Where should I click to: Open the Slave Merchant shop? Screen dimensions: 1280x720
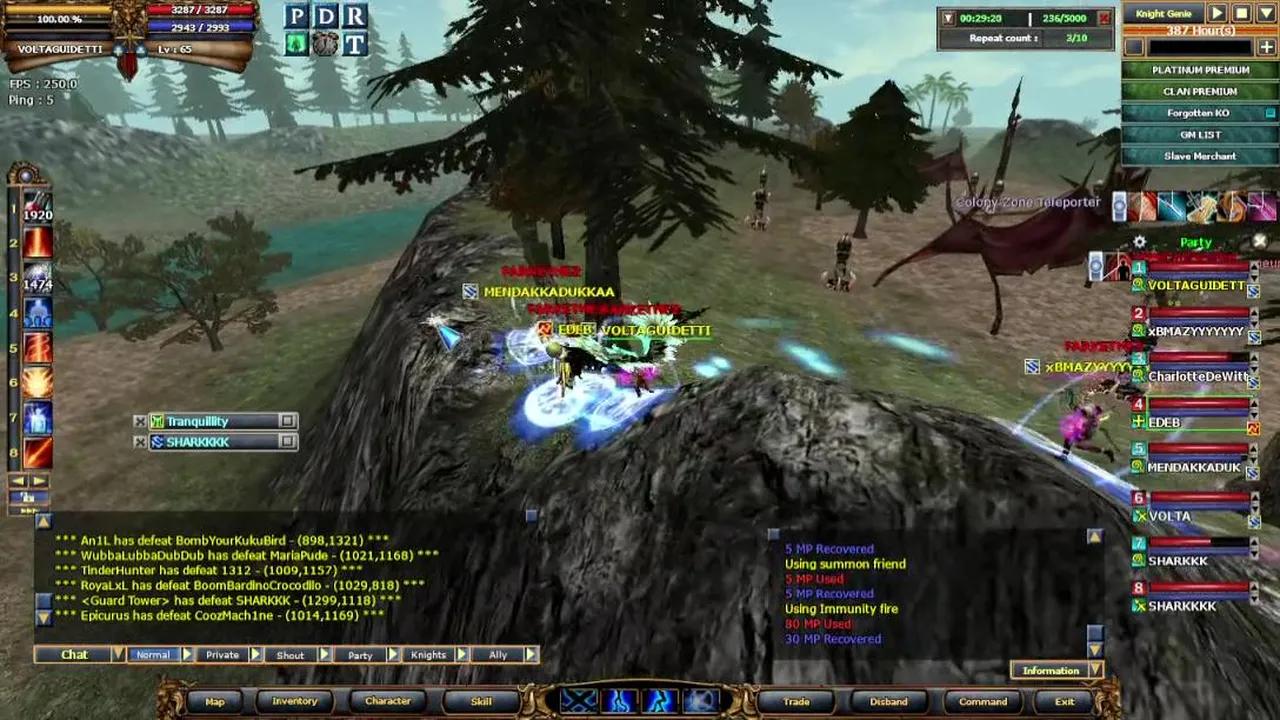pyautogui.click(x=1200, y=156)
